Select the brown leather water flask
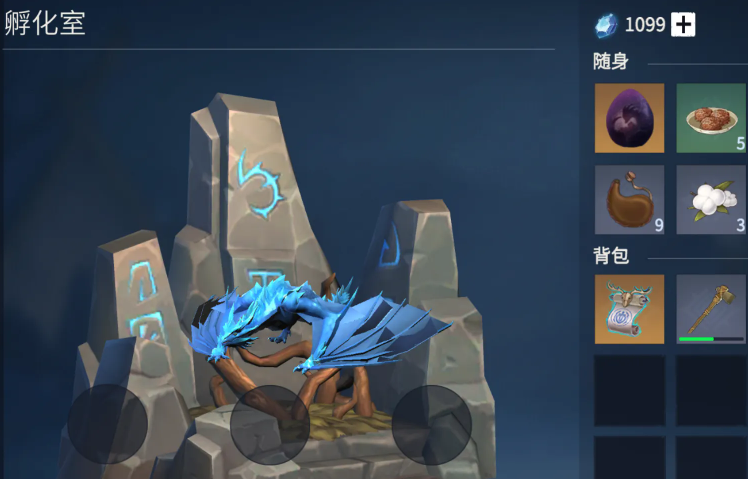Screen dimensions: 748x479 pyautogui.click(x=629, y=200)
